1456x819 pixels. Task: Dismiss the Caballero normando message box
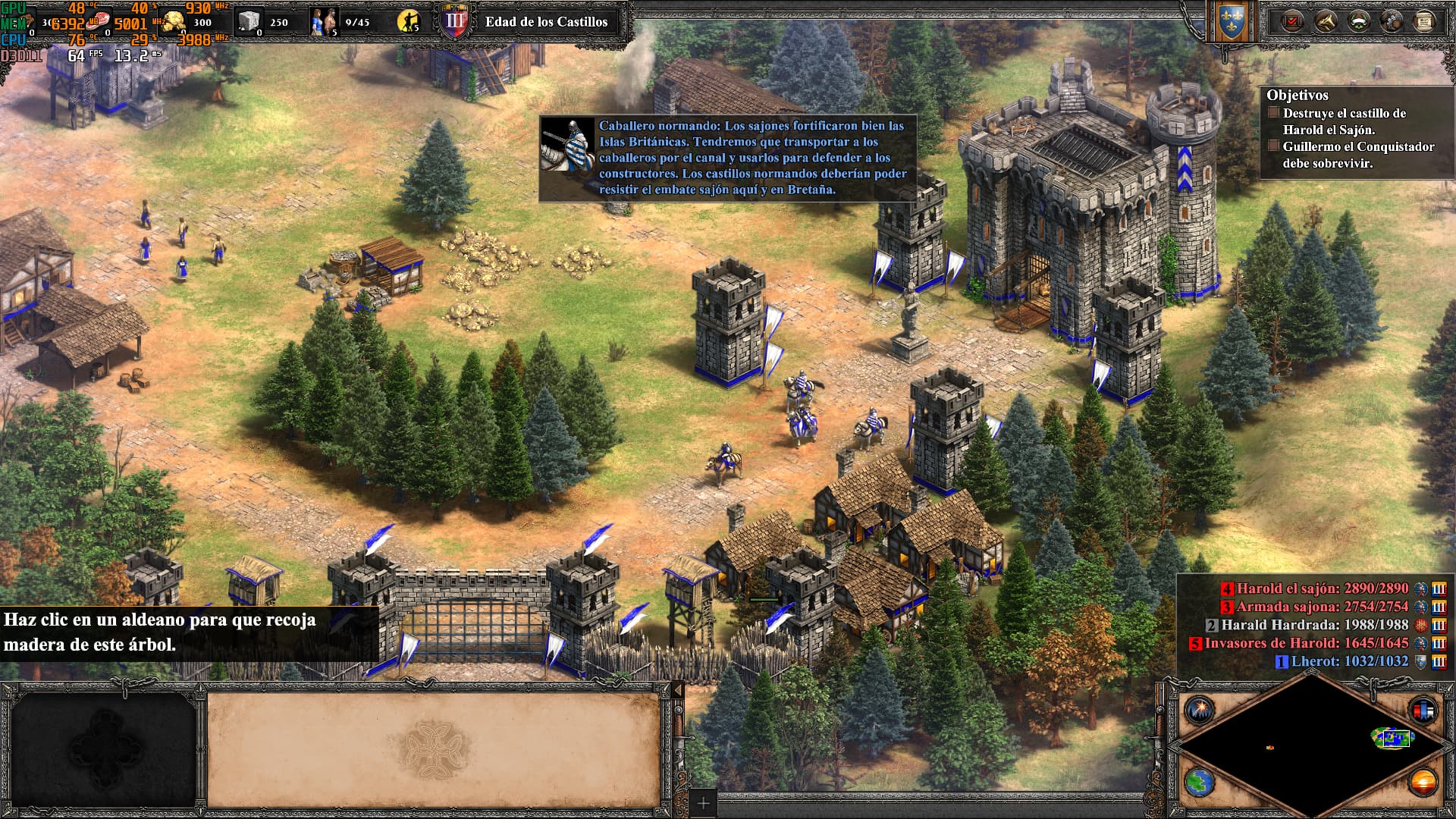(728, 159)
